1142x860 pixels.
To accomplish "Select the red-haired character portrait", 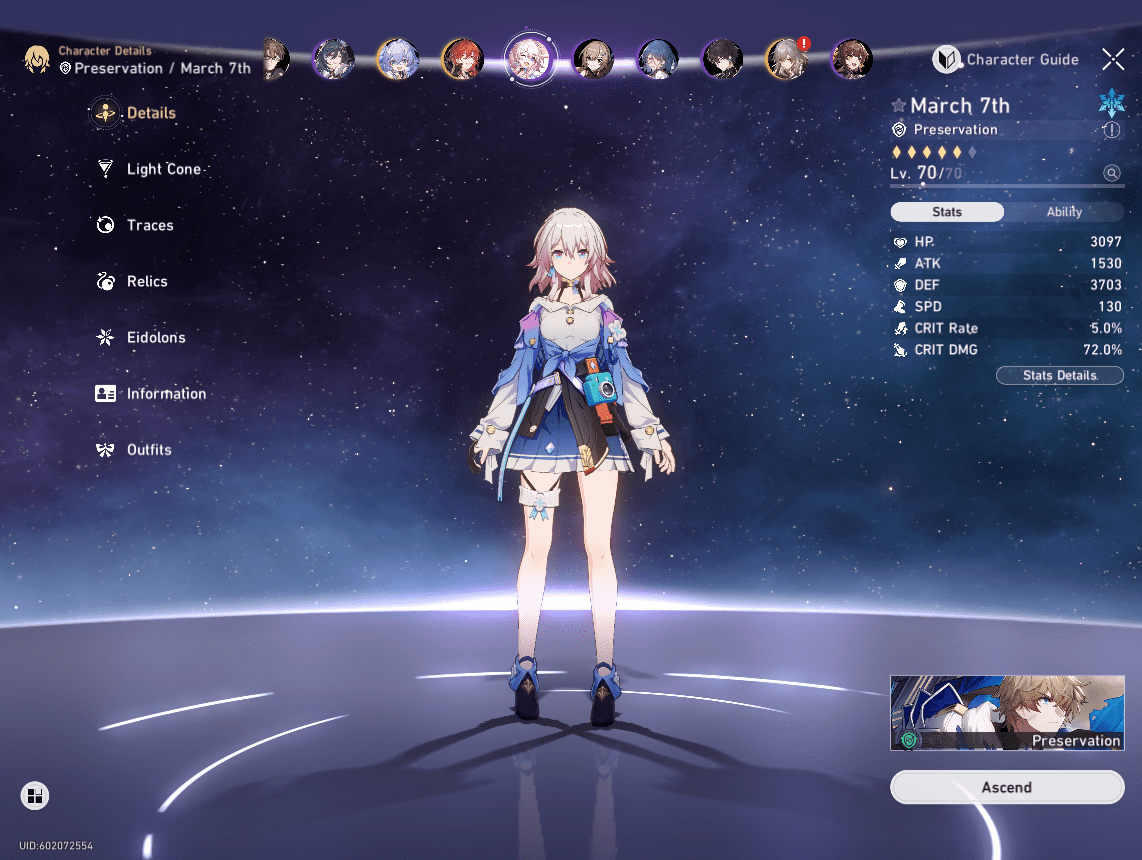I will (x=462, y=59).
